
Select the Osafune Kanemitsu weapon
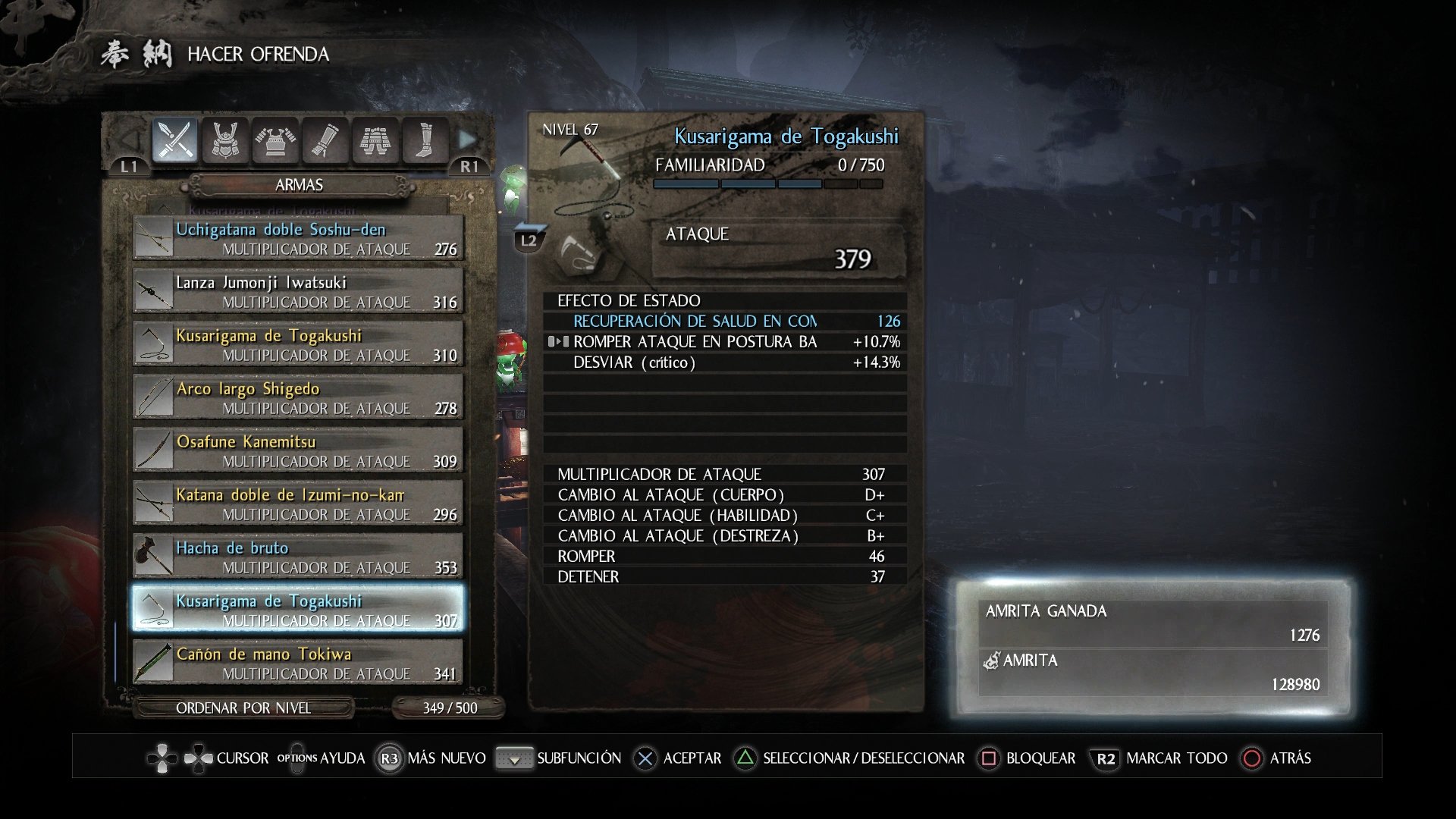click(298, 450)
